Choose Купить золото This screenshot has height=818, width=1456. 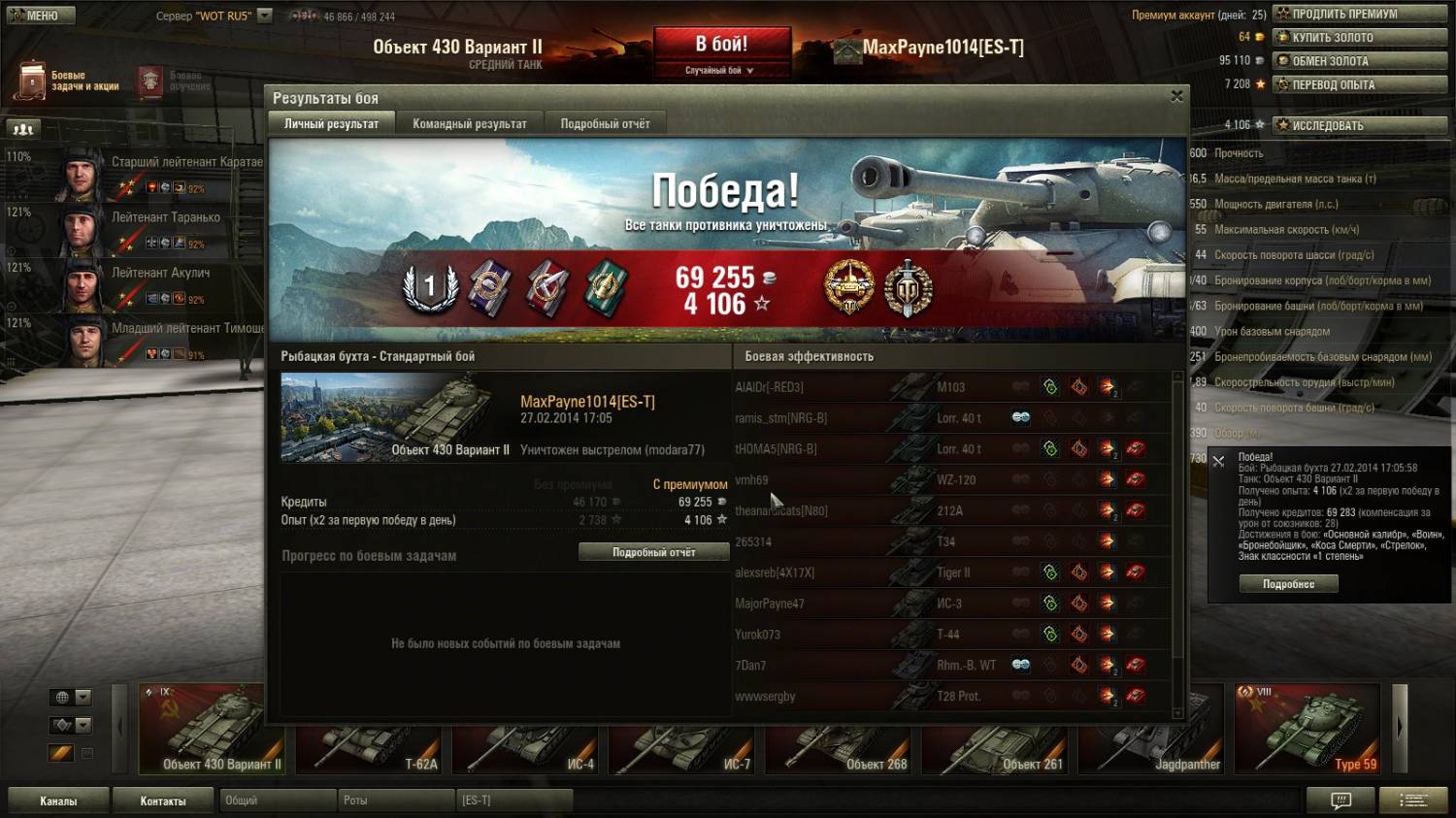click(x=1361, y=37)
